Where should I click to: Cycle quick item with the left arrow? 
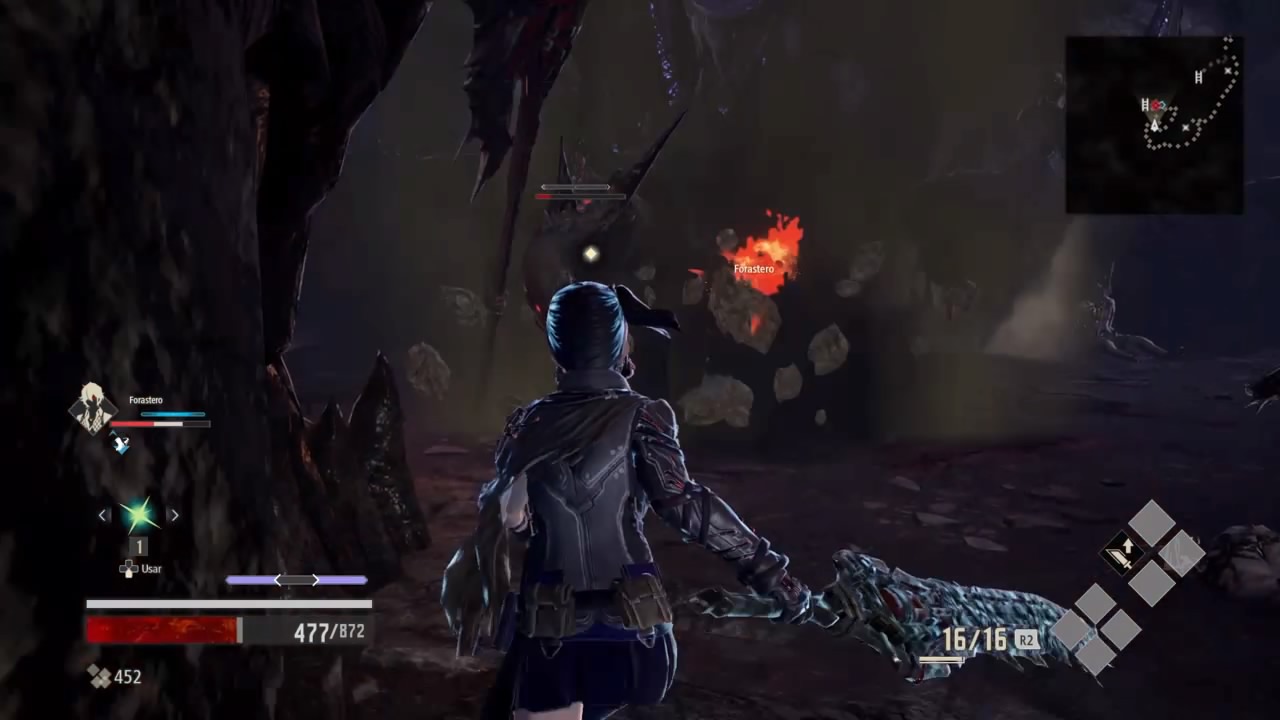(104, 515)
